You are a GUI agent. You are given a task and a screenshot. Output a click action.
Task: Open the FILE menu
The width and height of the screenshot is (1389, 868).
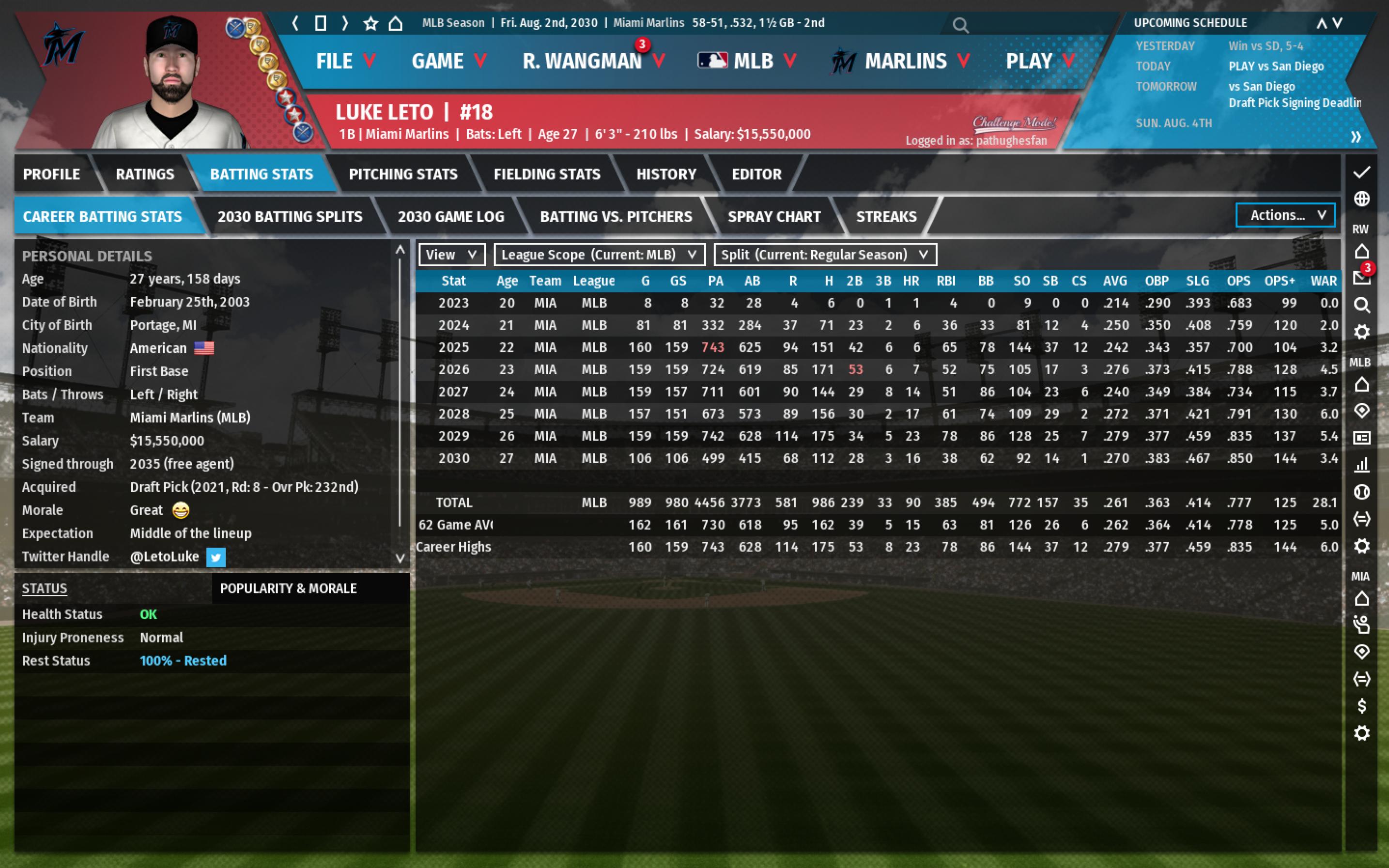345,61
